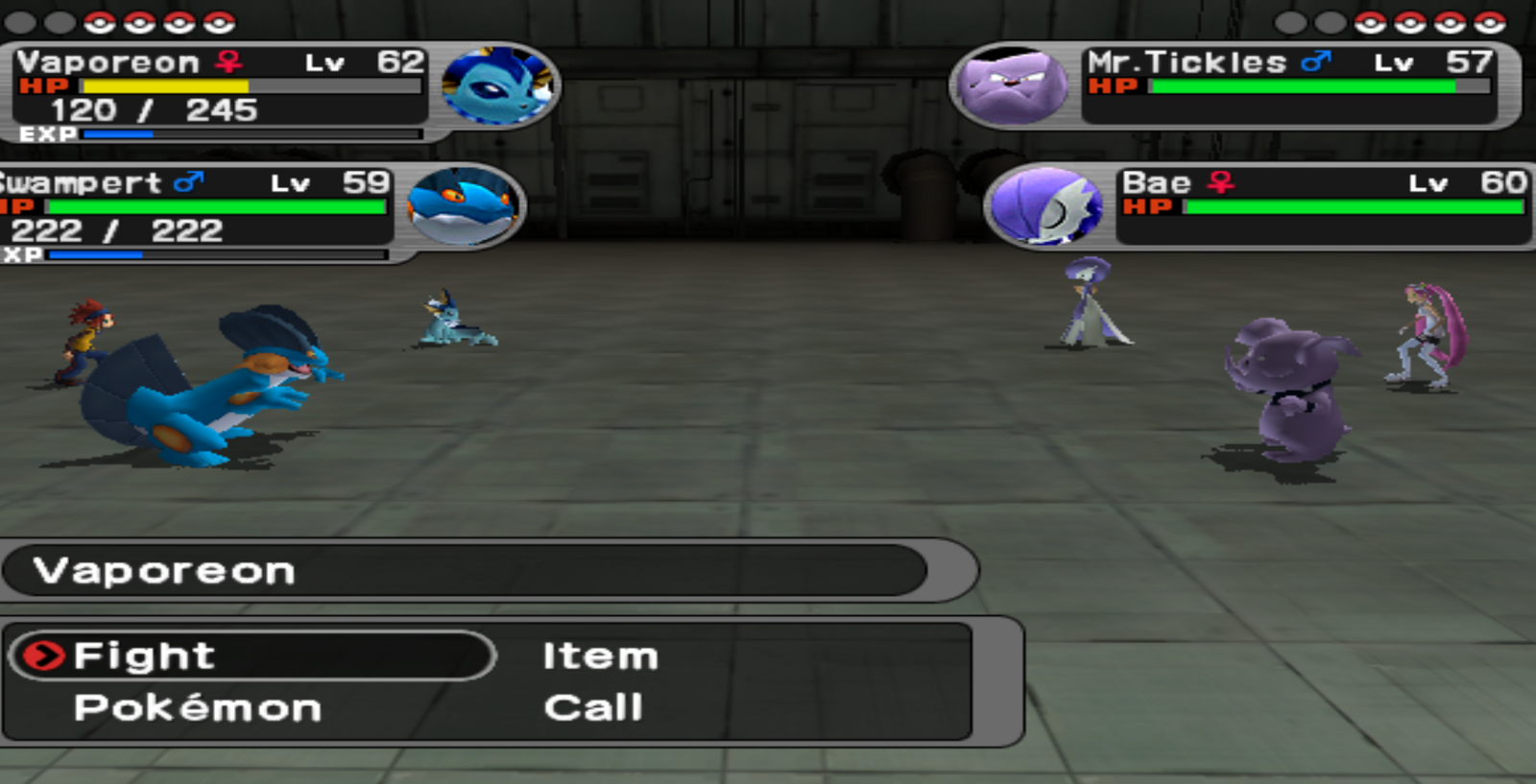Open the Item menu
1536x784 pixels.
point(600,656)
